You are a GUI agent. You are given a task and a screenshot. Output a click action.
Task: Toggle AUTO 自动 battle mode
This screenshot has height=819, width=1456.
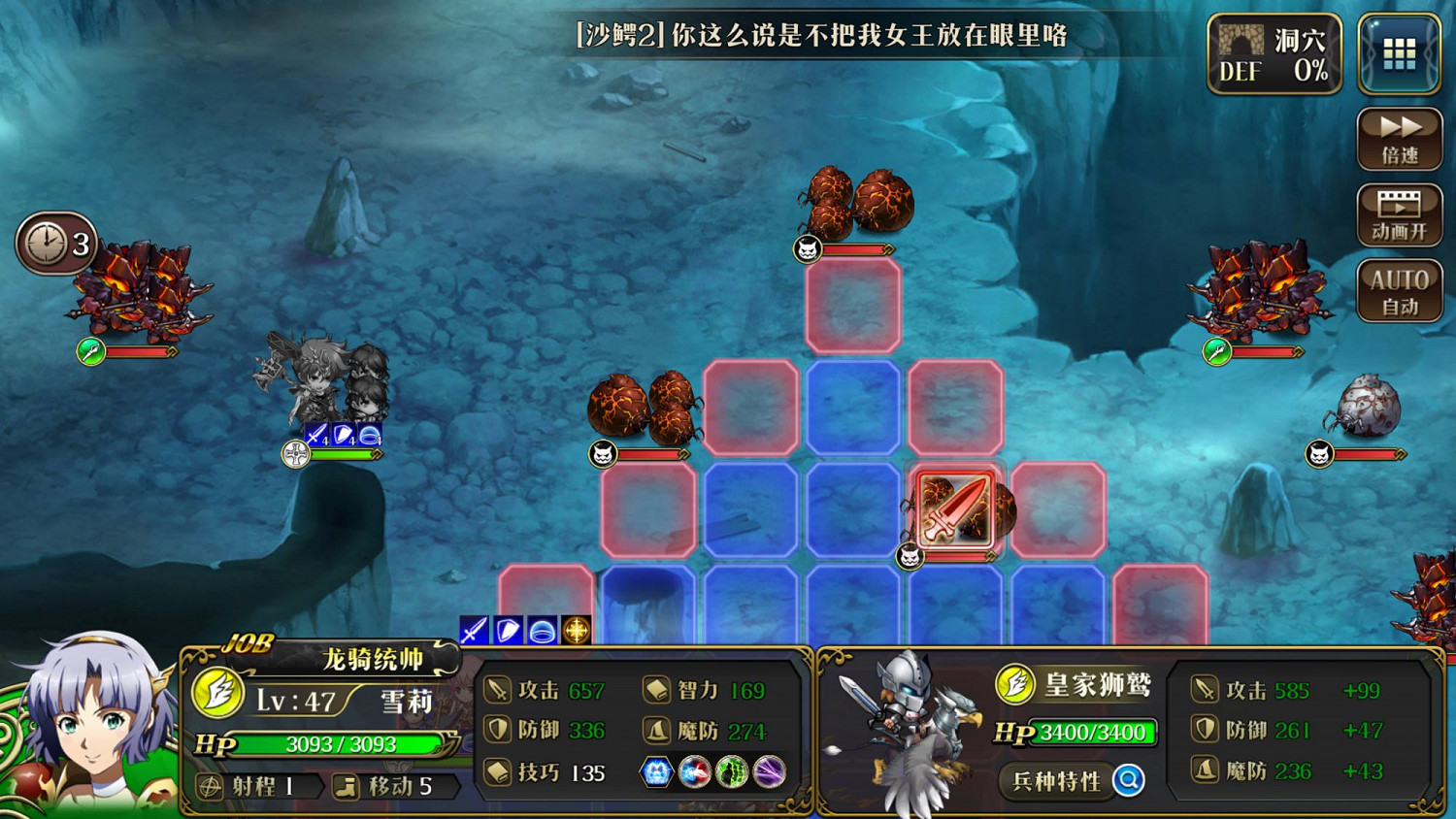(1399, 288)
